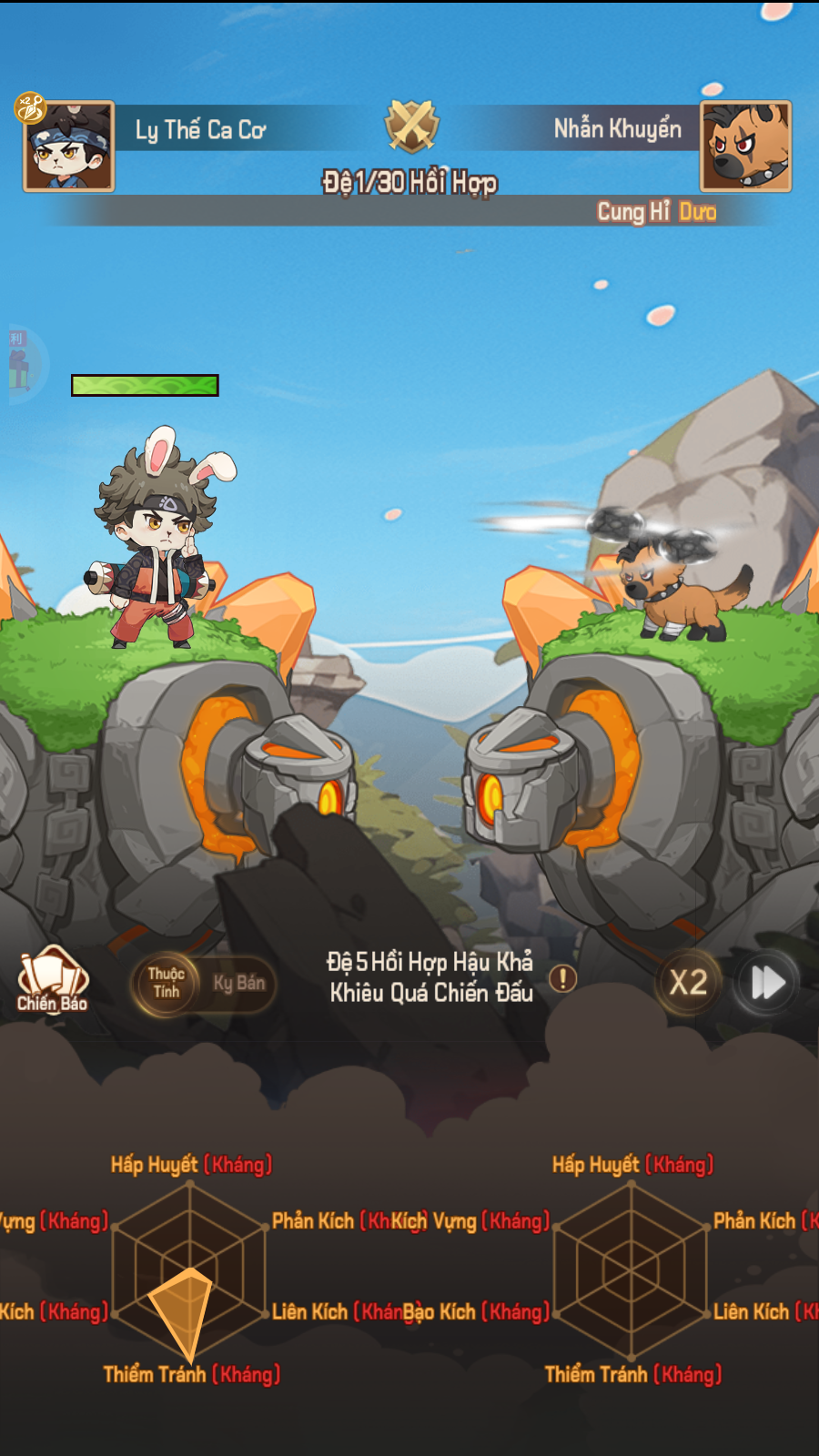
Task: Switch to the Kỹ Bán tab
Action: 239,983
